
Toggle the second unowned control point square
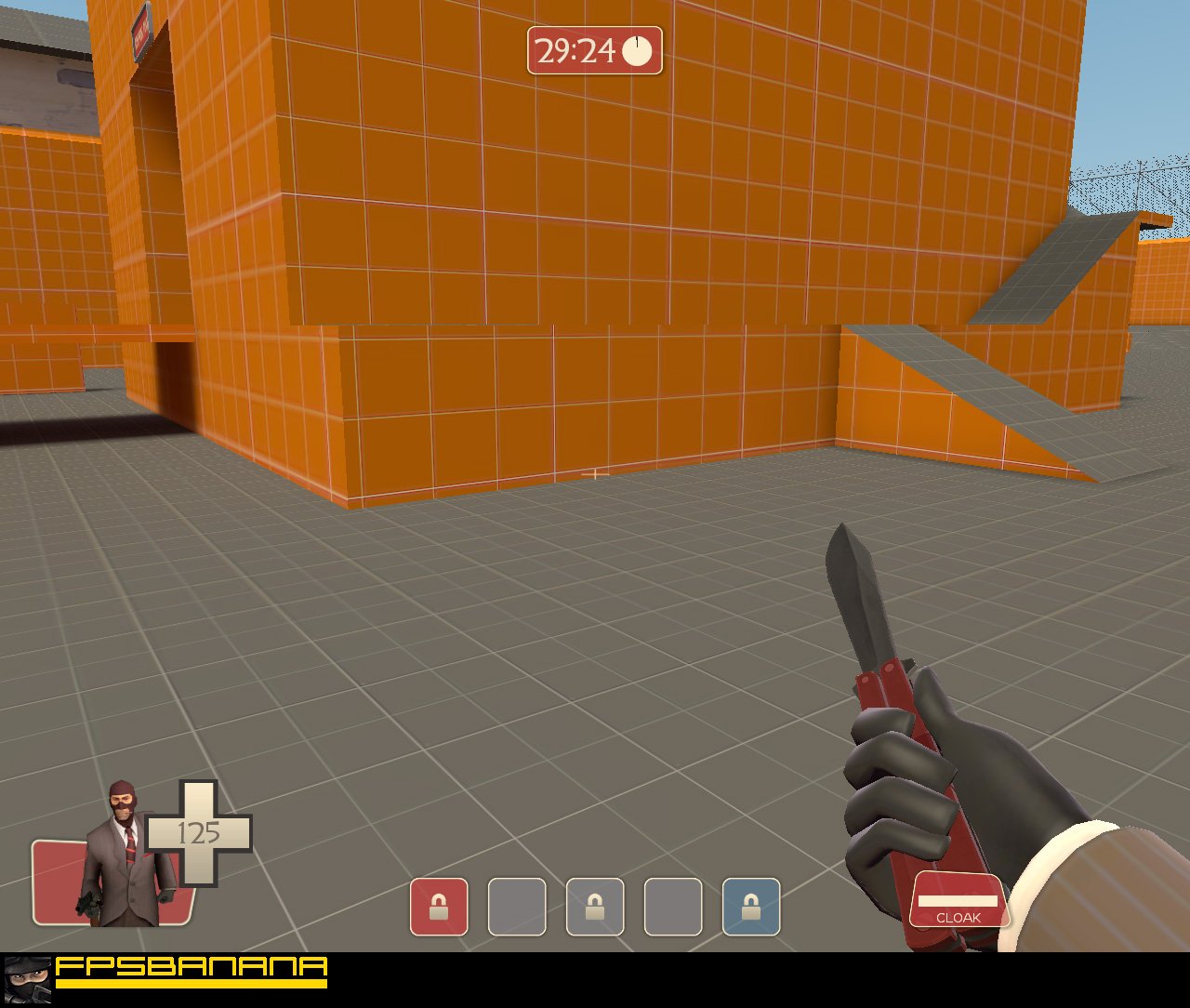click(515, 907)
